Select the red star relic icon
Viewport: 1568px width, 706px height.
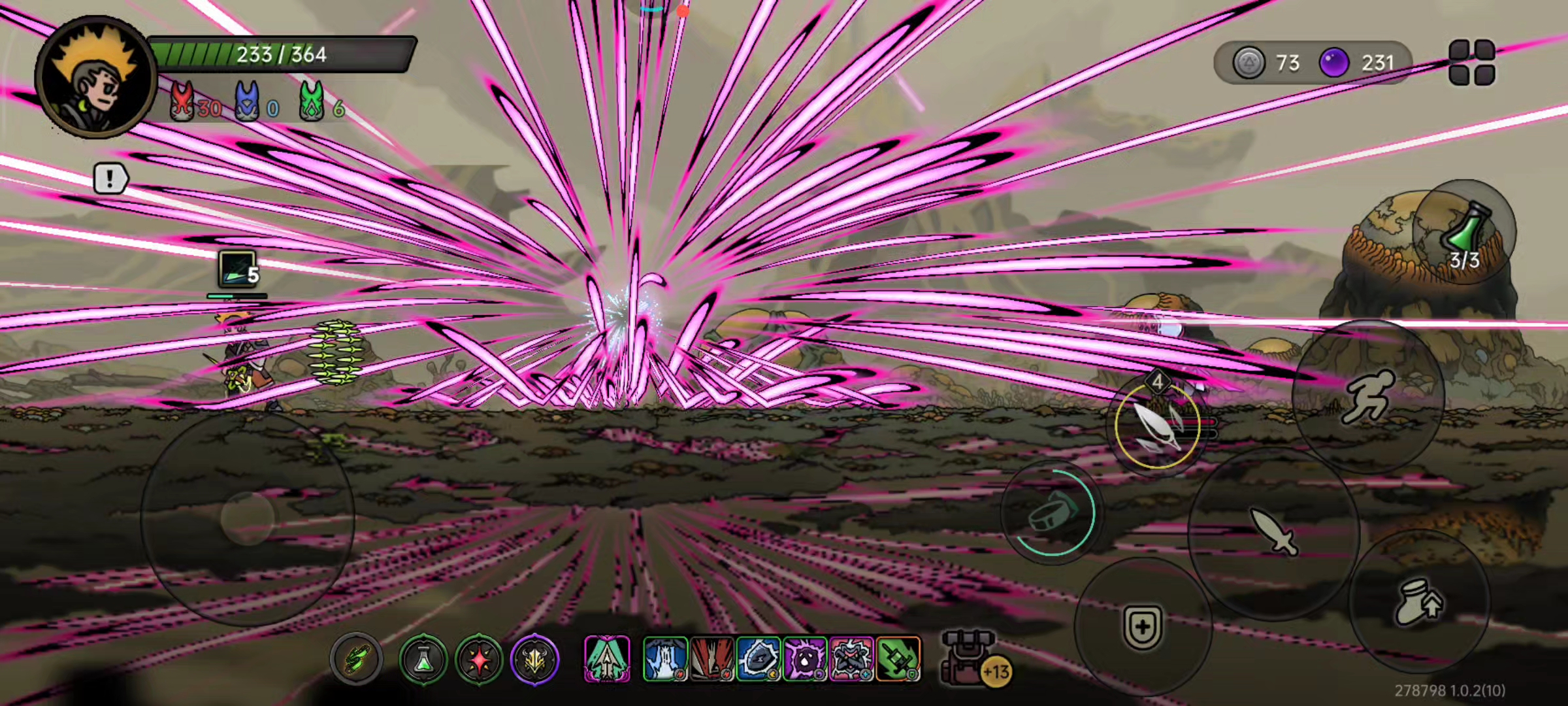coord(479,659)
